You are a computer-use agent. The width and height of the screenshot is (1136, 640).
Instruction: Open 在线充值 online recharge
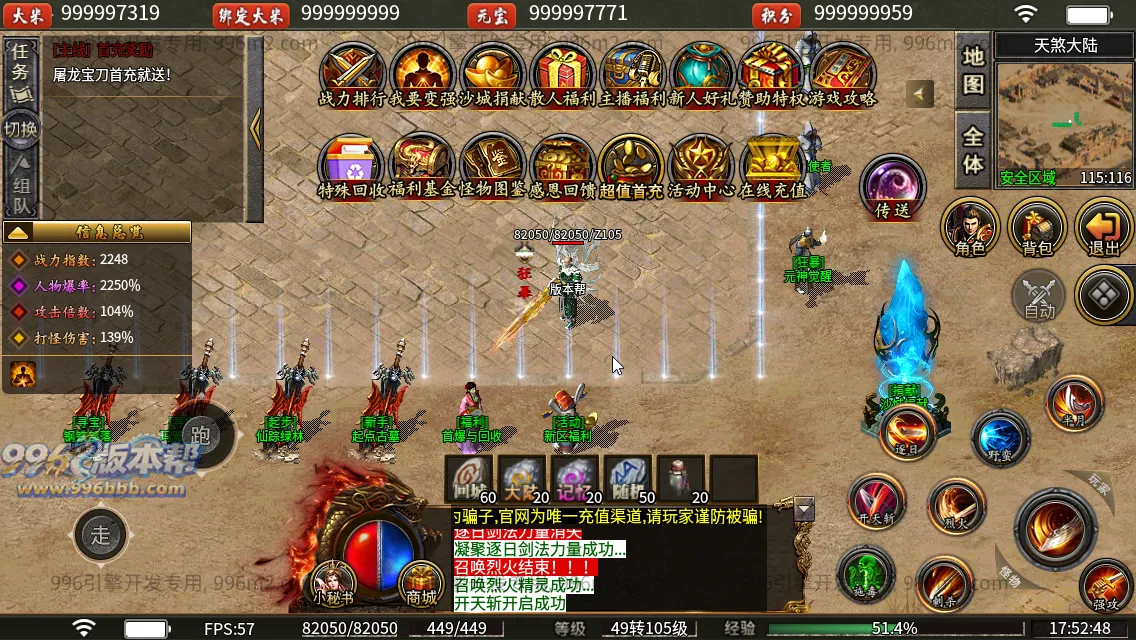click(x=772, y=162)
